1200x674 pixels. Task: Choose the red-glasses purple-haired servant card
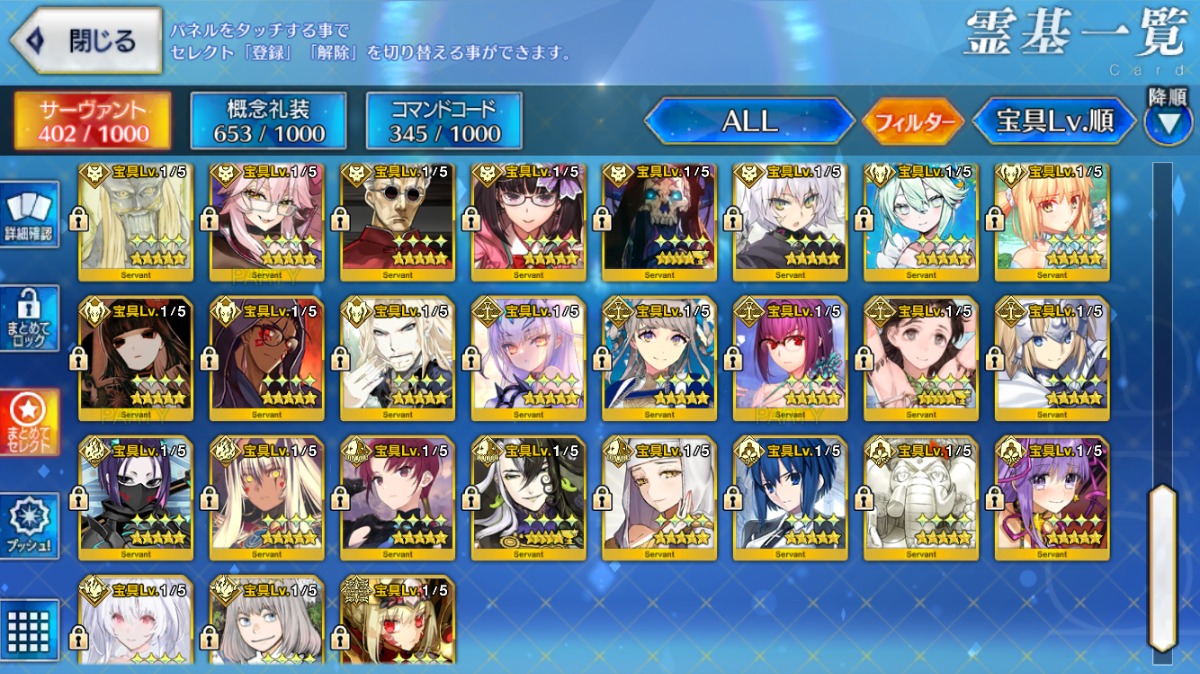pos(790,356)
